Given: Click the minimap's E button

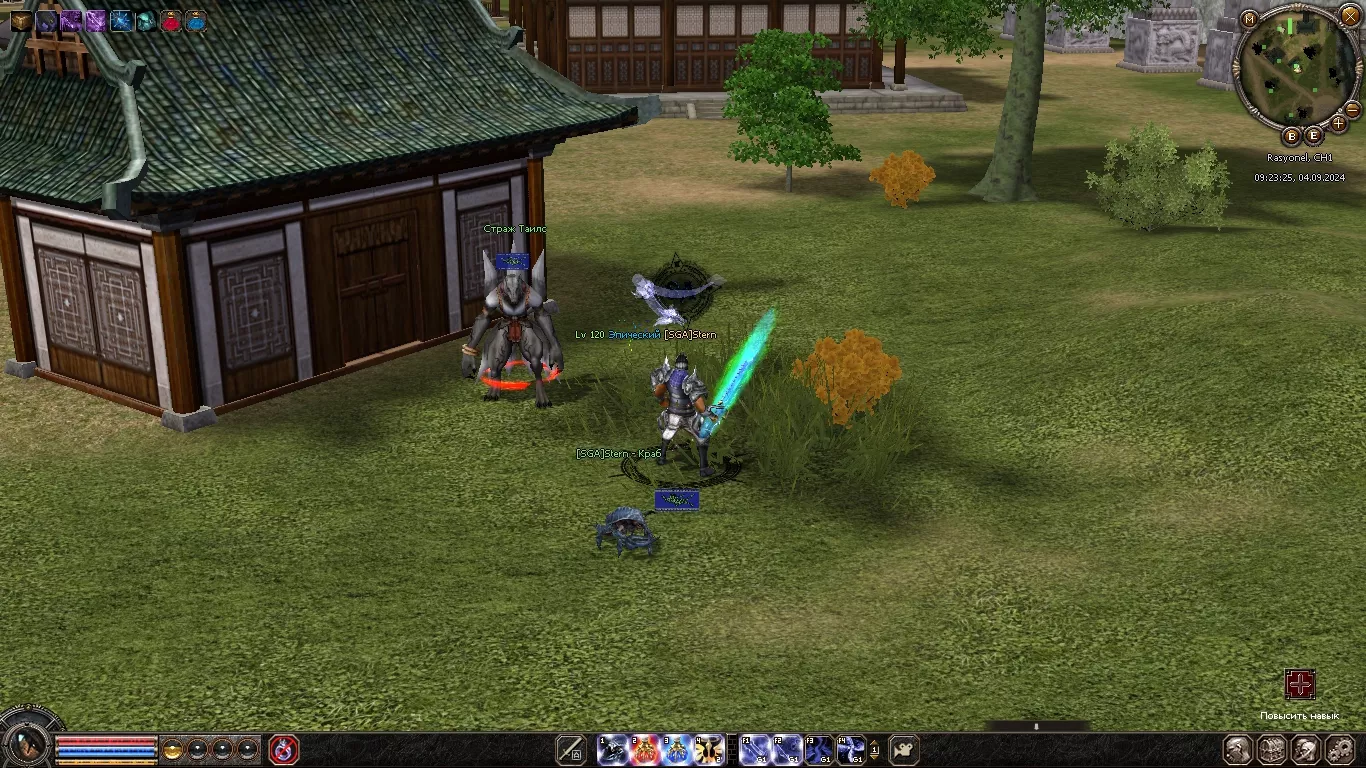Looking at the screenshot, I should (x=1313, y=136).
